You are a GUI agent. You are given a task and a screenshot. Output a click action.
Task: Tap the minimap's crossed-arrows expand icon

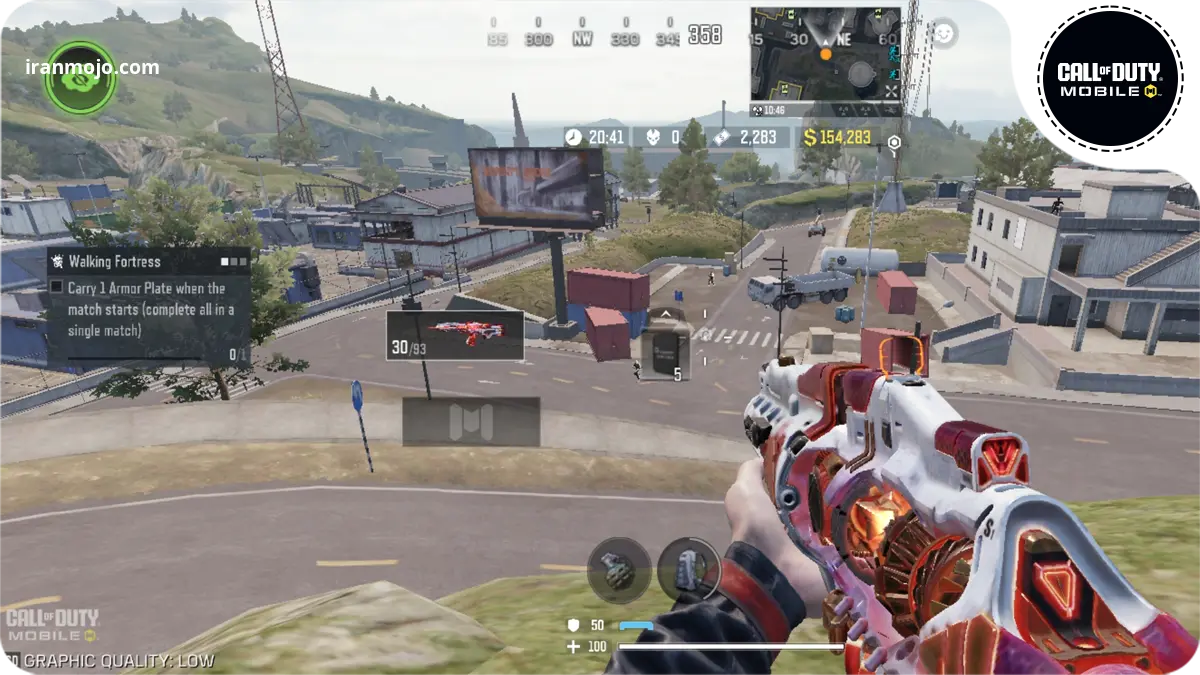pyautogui.click(x=890, y=90)
